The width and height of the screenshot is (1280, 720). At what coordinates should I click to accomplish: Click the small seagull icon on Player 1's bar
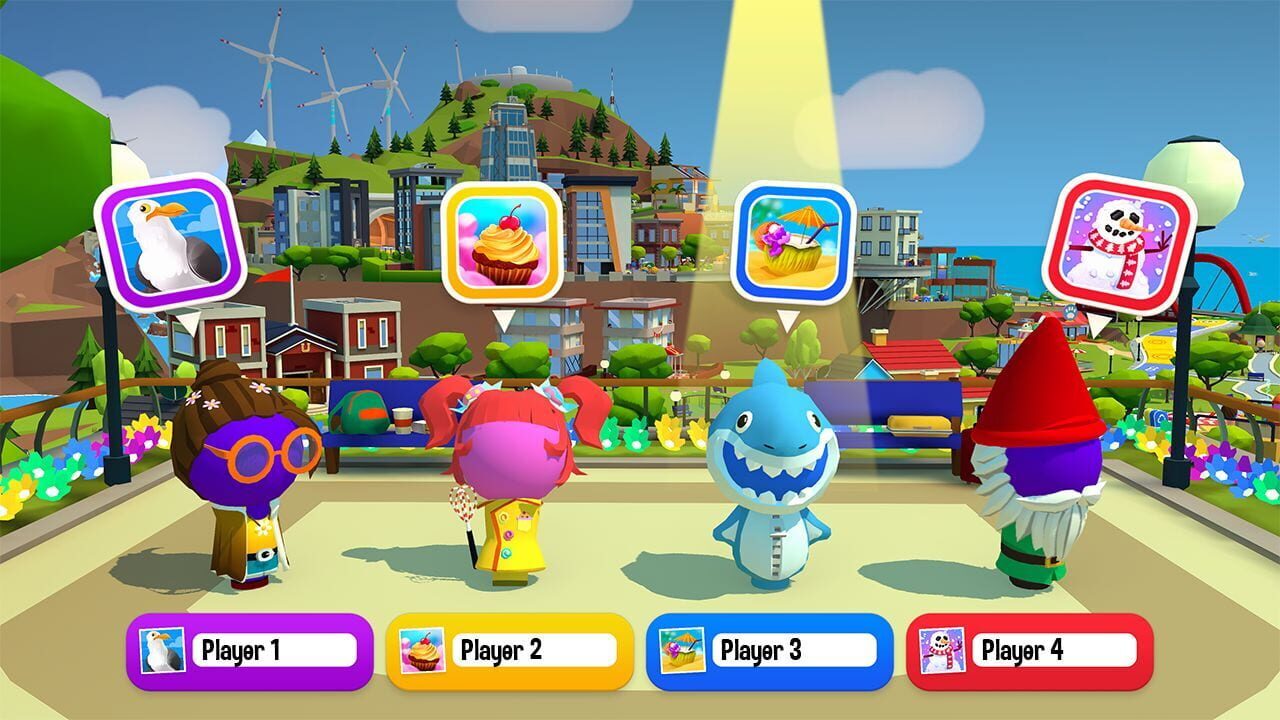pos(163,648)
